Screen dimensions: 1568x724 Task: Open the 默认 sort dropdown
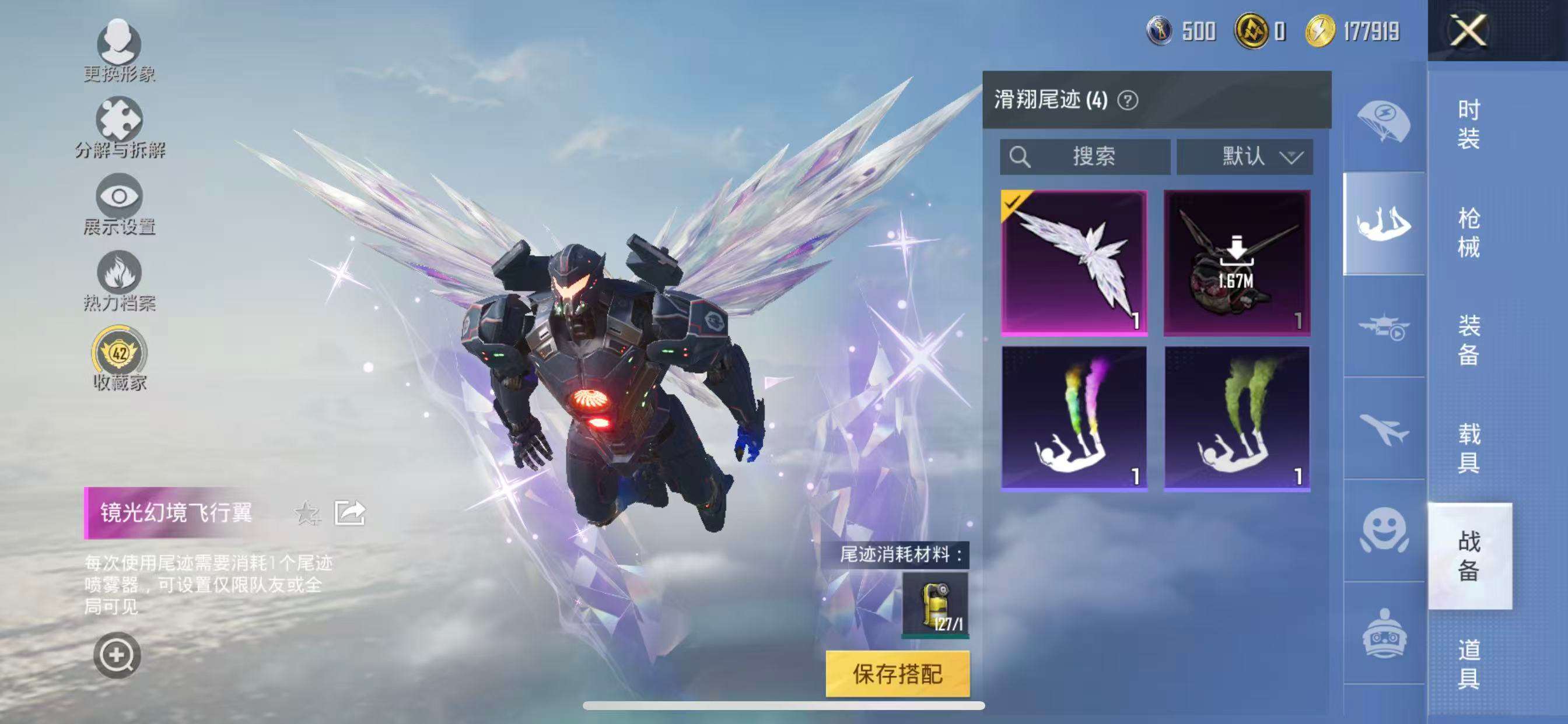point(1244,157)
